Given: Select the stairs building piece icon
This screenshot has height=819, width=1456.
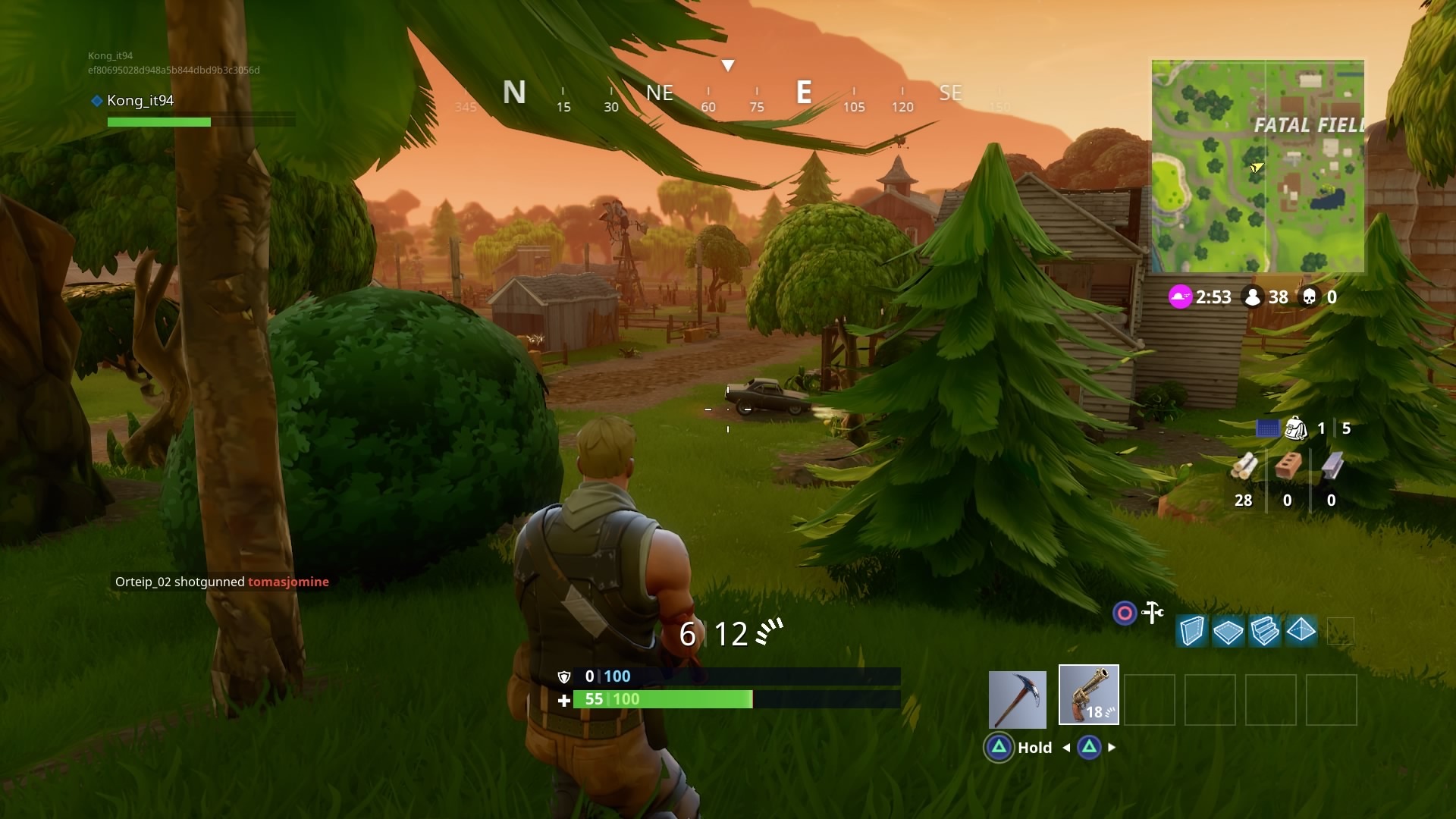Looking at the screenshot, I should click(x=1266, y=631).
